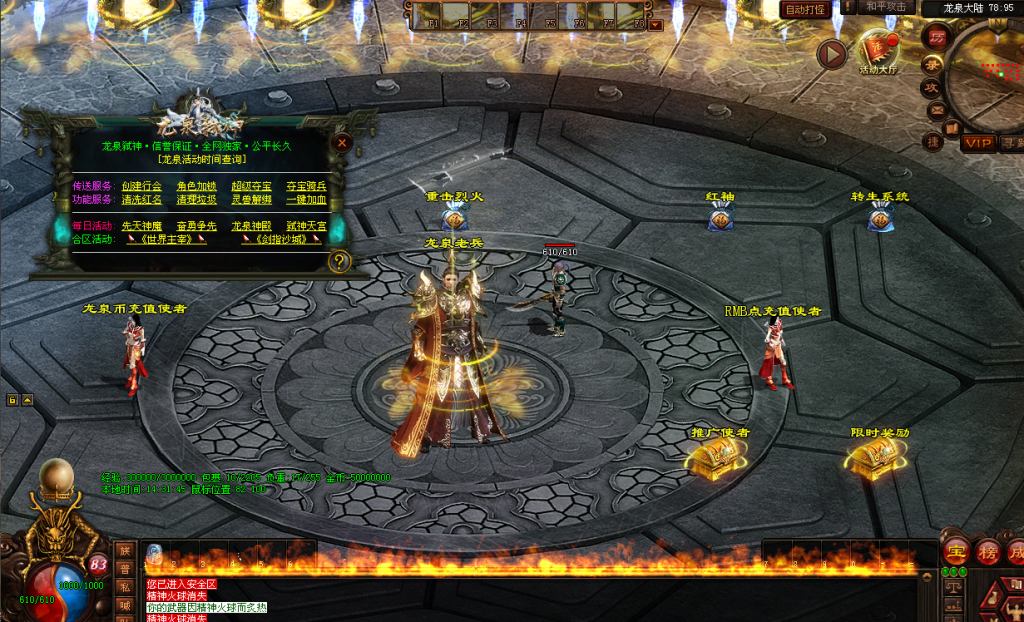The width and height of the screenshot is (1024, 622).
Task: Switch the 和平攻击 attack mode button
Action: (885, 8)
